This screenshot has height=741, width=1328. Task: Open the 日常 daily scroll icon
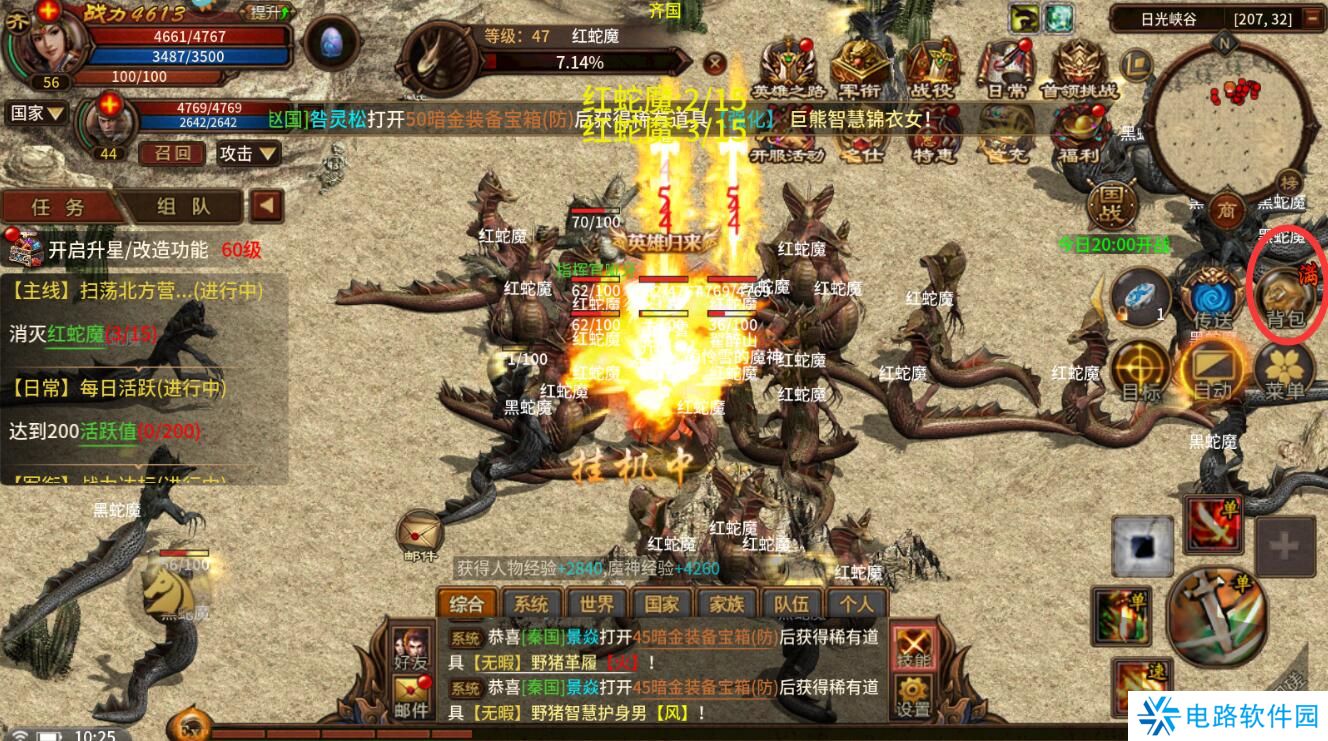click(1003, 68)
